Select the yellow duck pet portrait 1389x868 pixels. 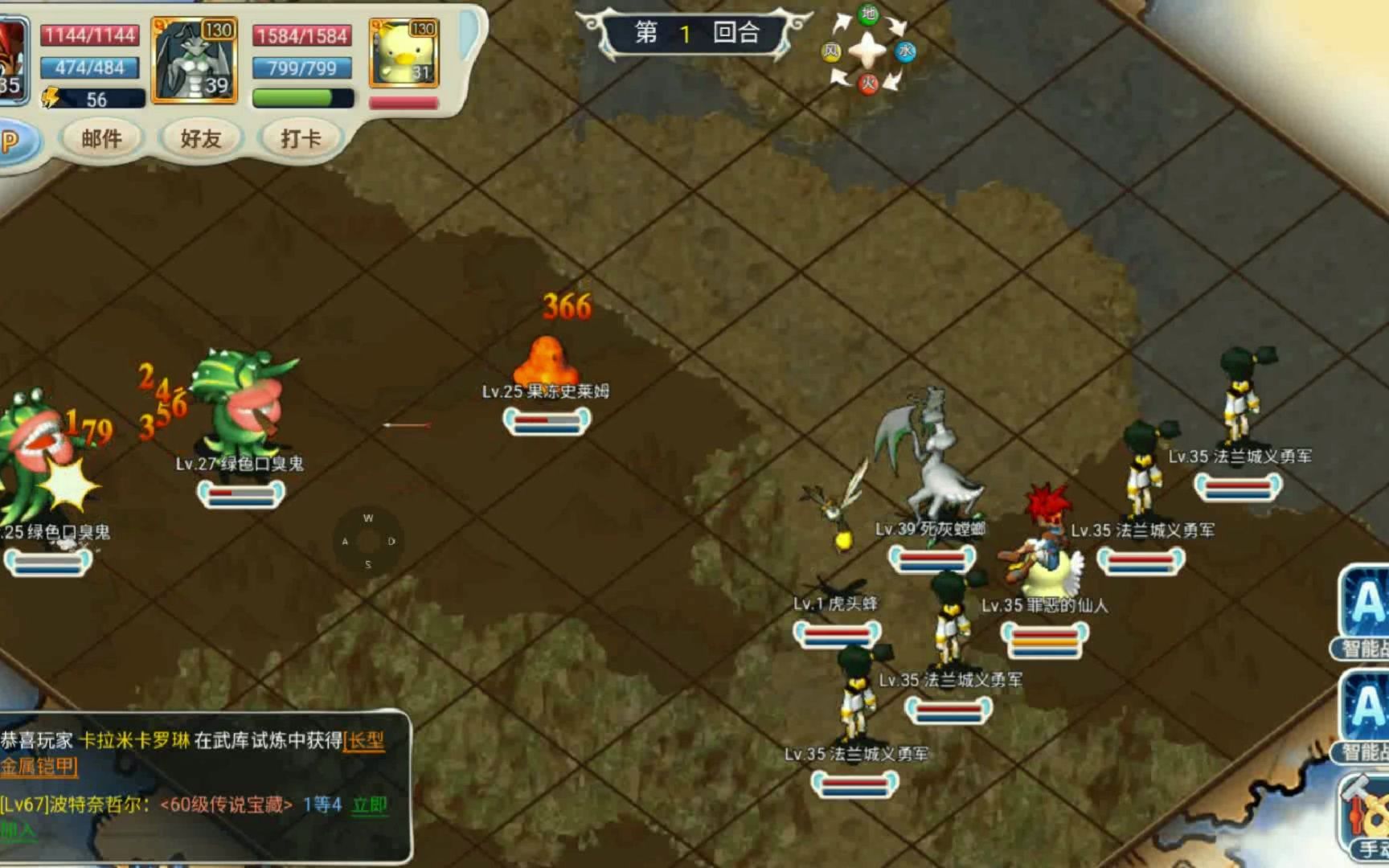pos(404,53)
